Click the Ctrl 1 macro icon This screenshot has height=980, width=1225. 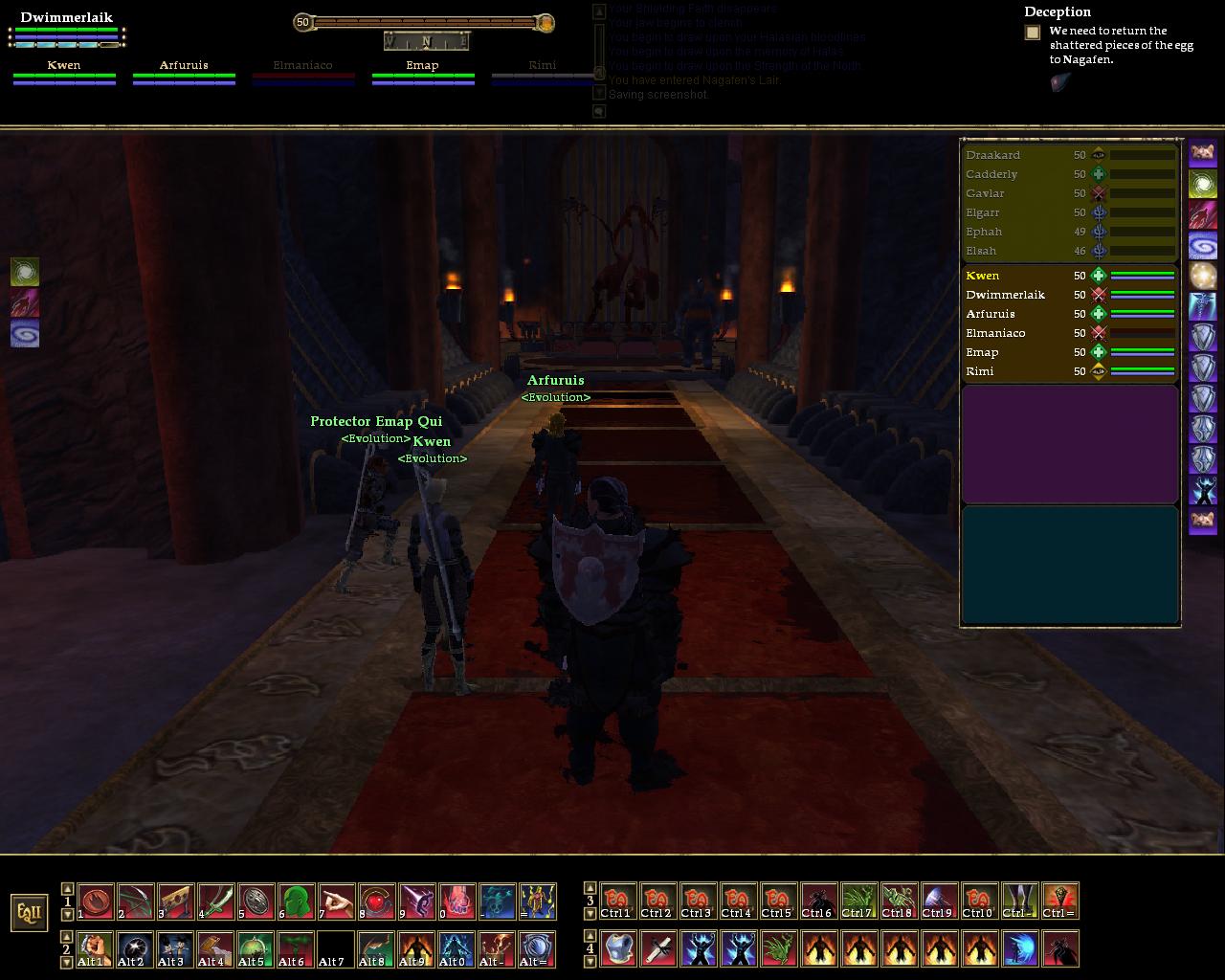coord(617,902)
